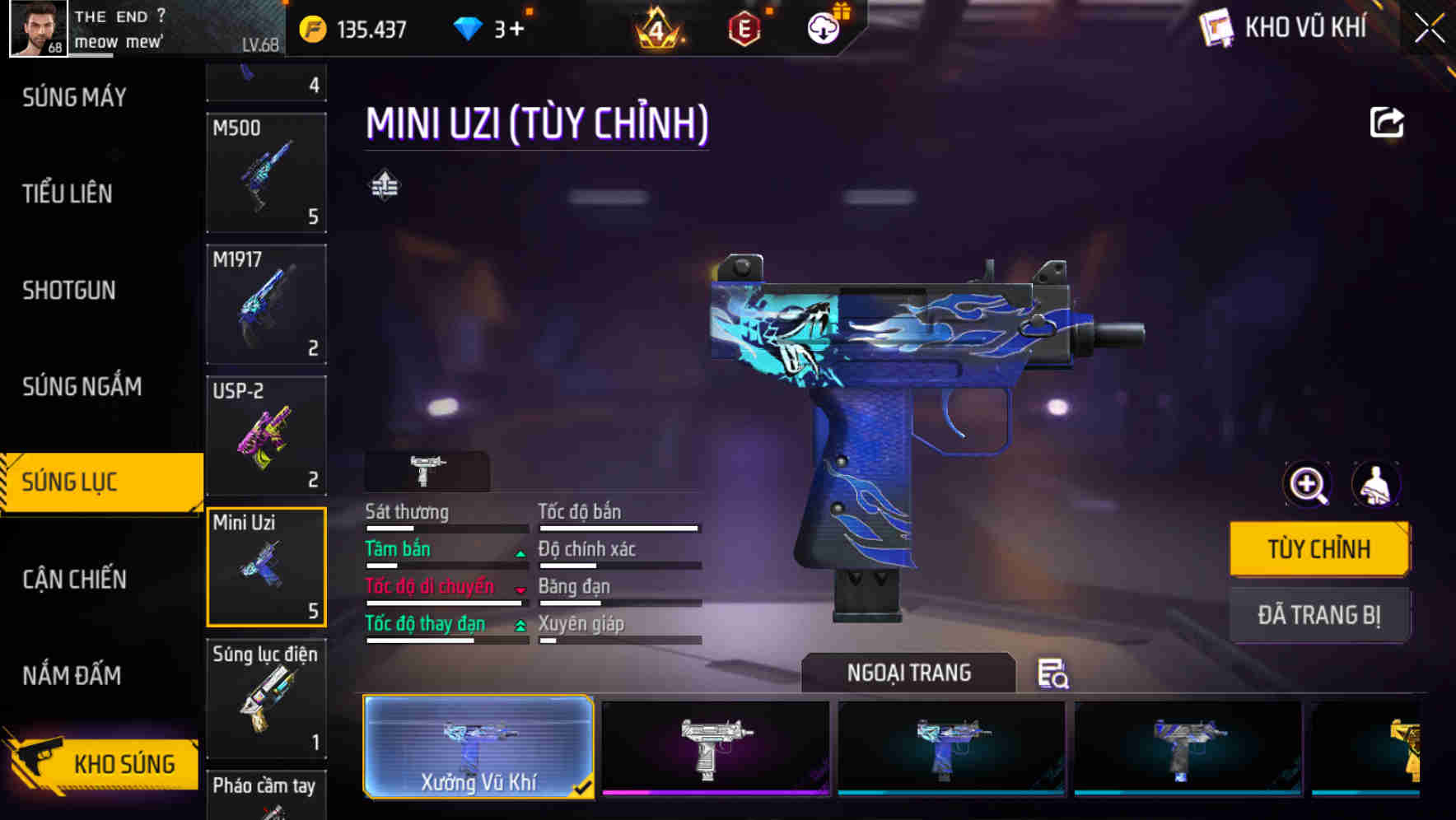
Task: Pick the USP-2 weapon tile
Action: [266, 436]
